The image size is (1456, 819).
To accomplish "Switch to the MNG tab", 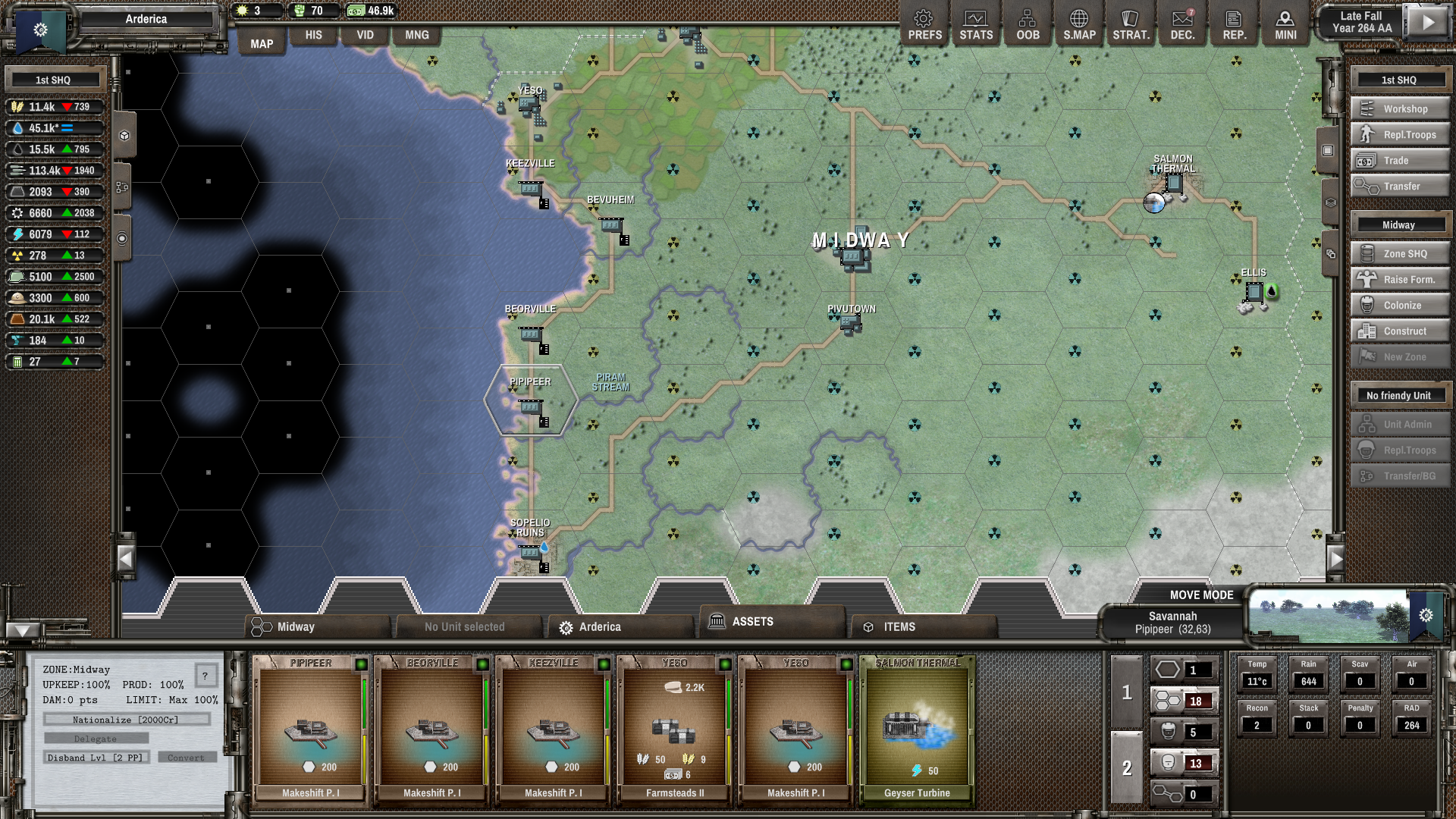I will coord(416,36).
